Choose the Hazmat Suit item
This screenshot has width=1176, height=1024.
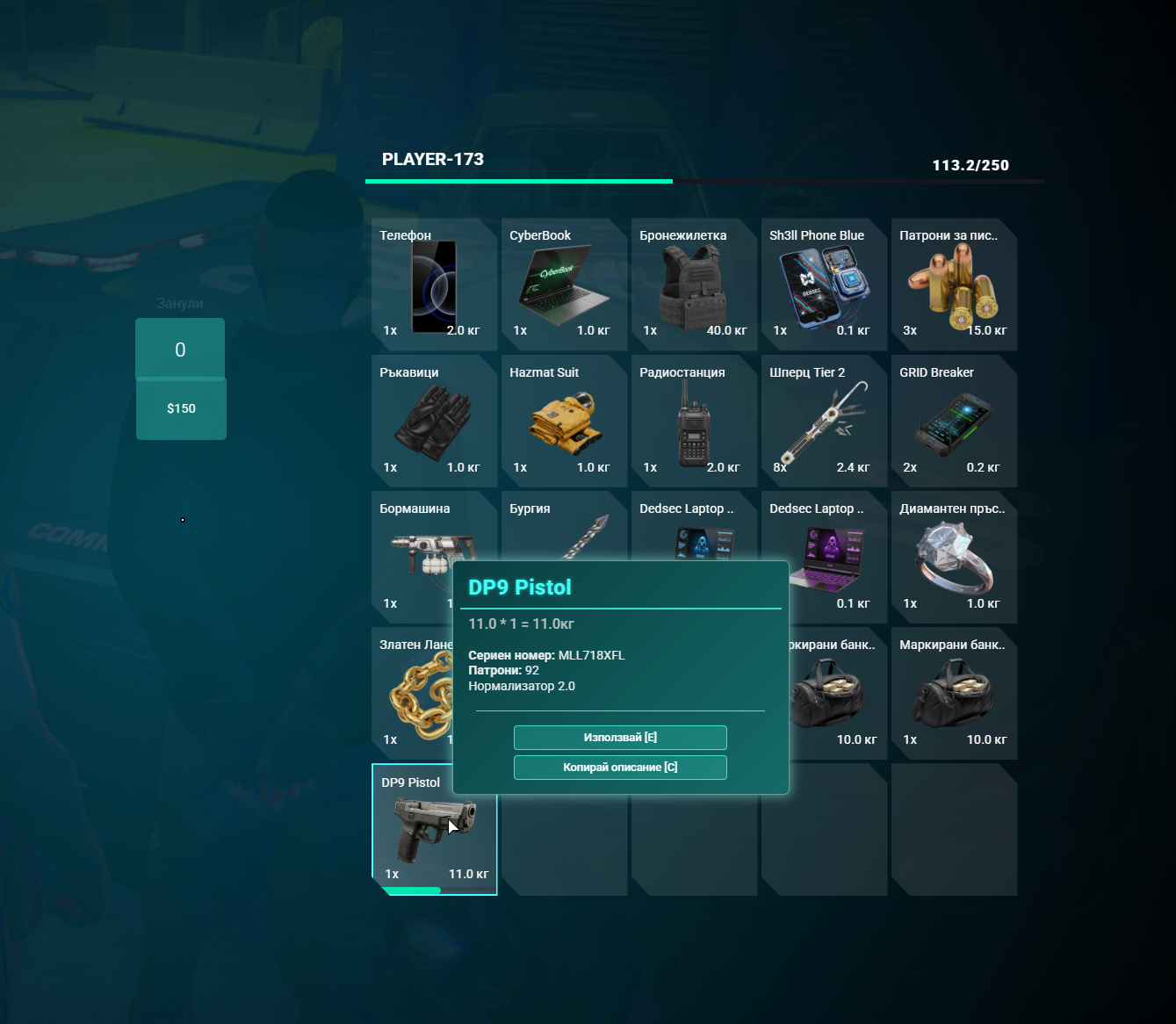click(564, 422)
